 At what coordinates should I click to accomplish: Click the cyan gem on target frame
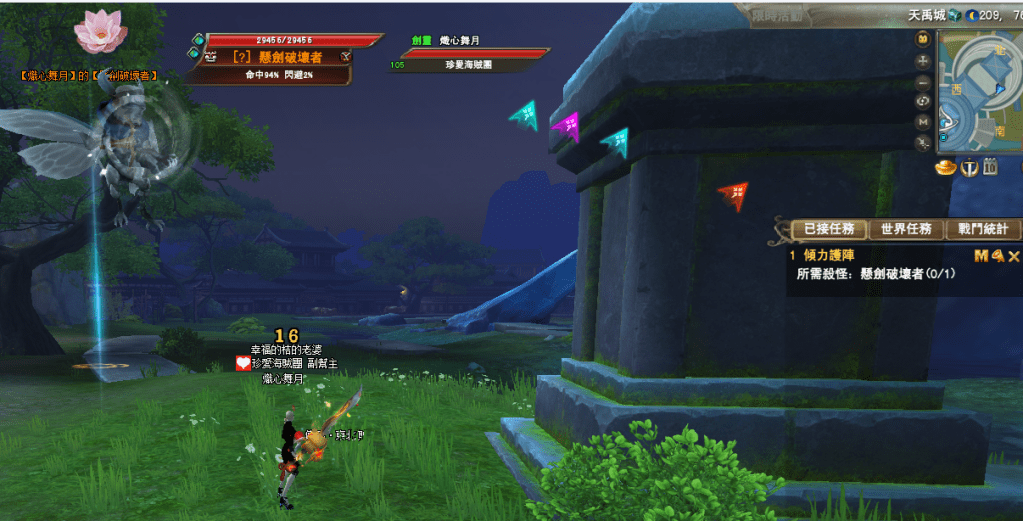coord(198,40)
